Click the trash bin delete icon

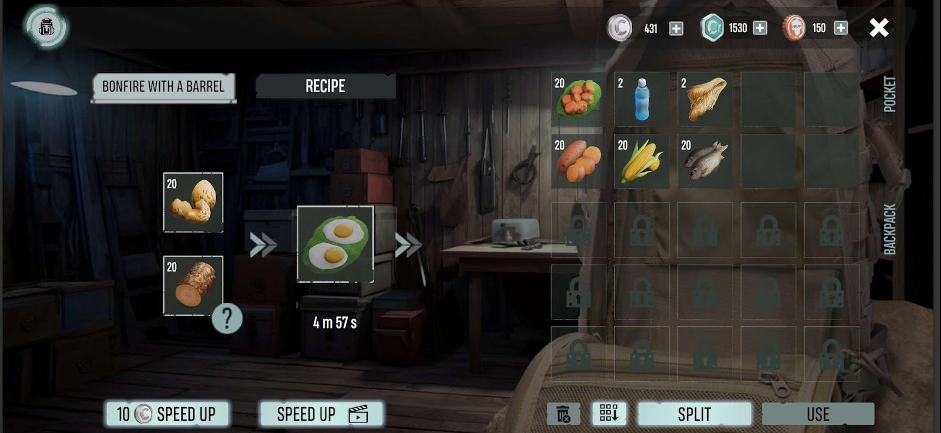point(563,414)
